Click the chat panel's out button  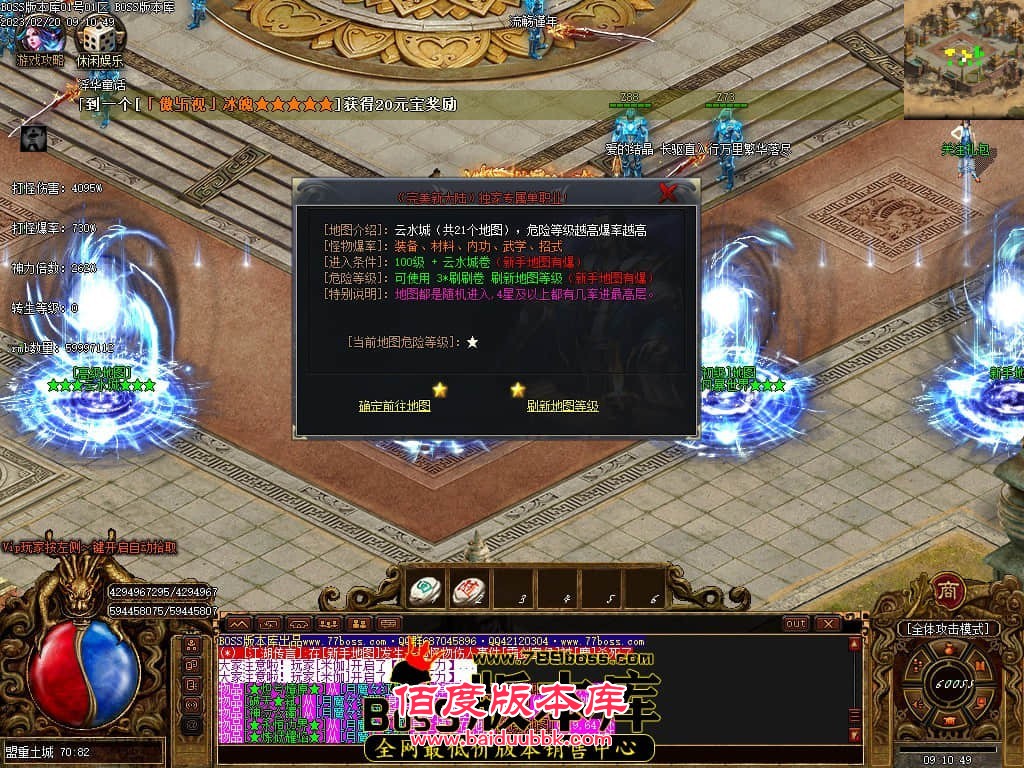796,624
